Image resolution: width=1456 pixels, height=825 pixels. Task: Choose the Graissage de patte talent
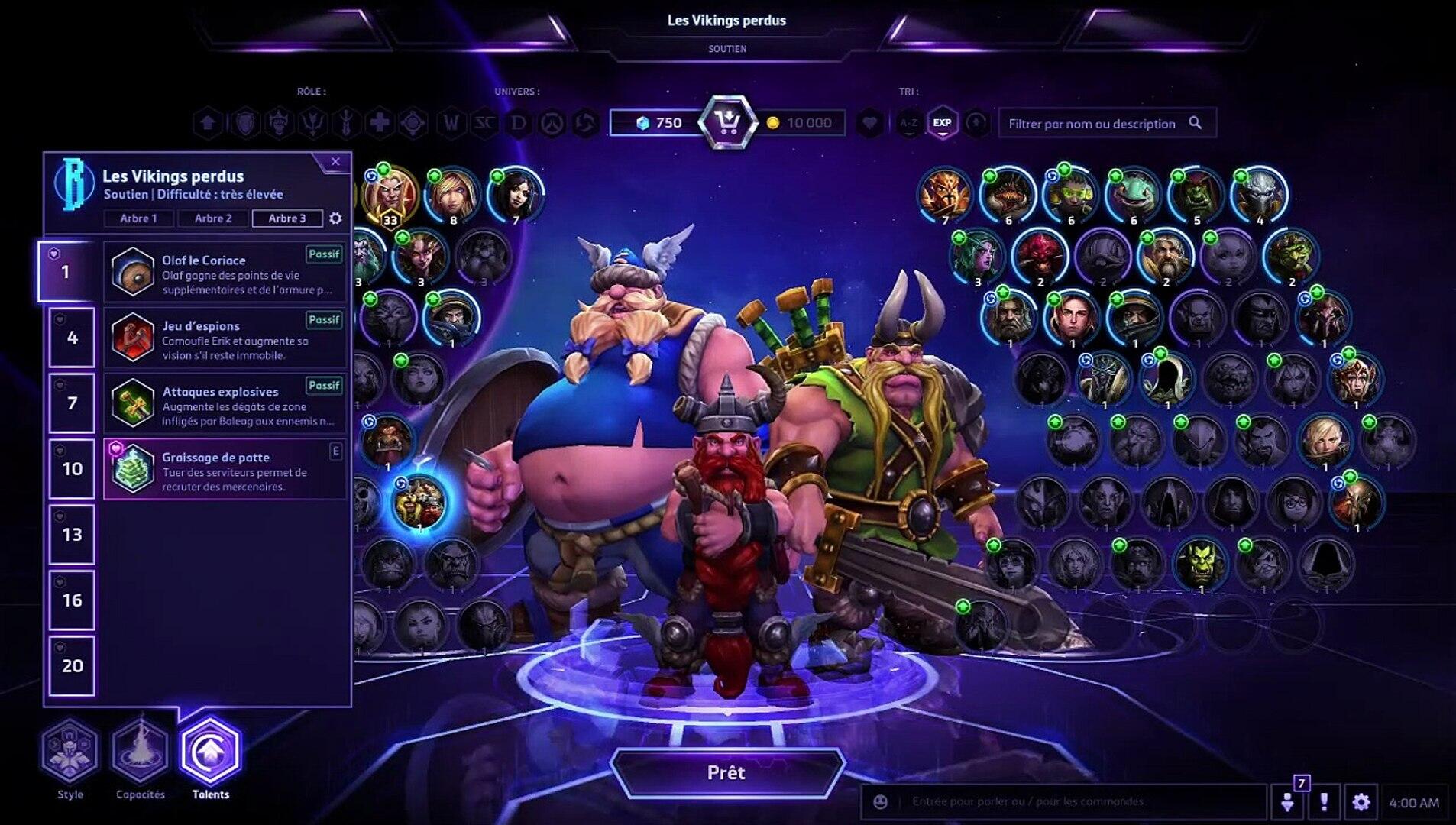(x=225, y=469)
